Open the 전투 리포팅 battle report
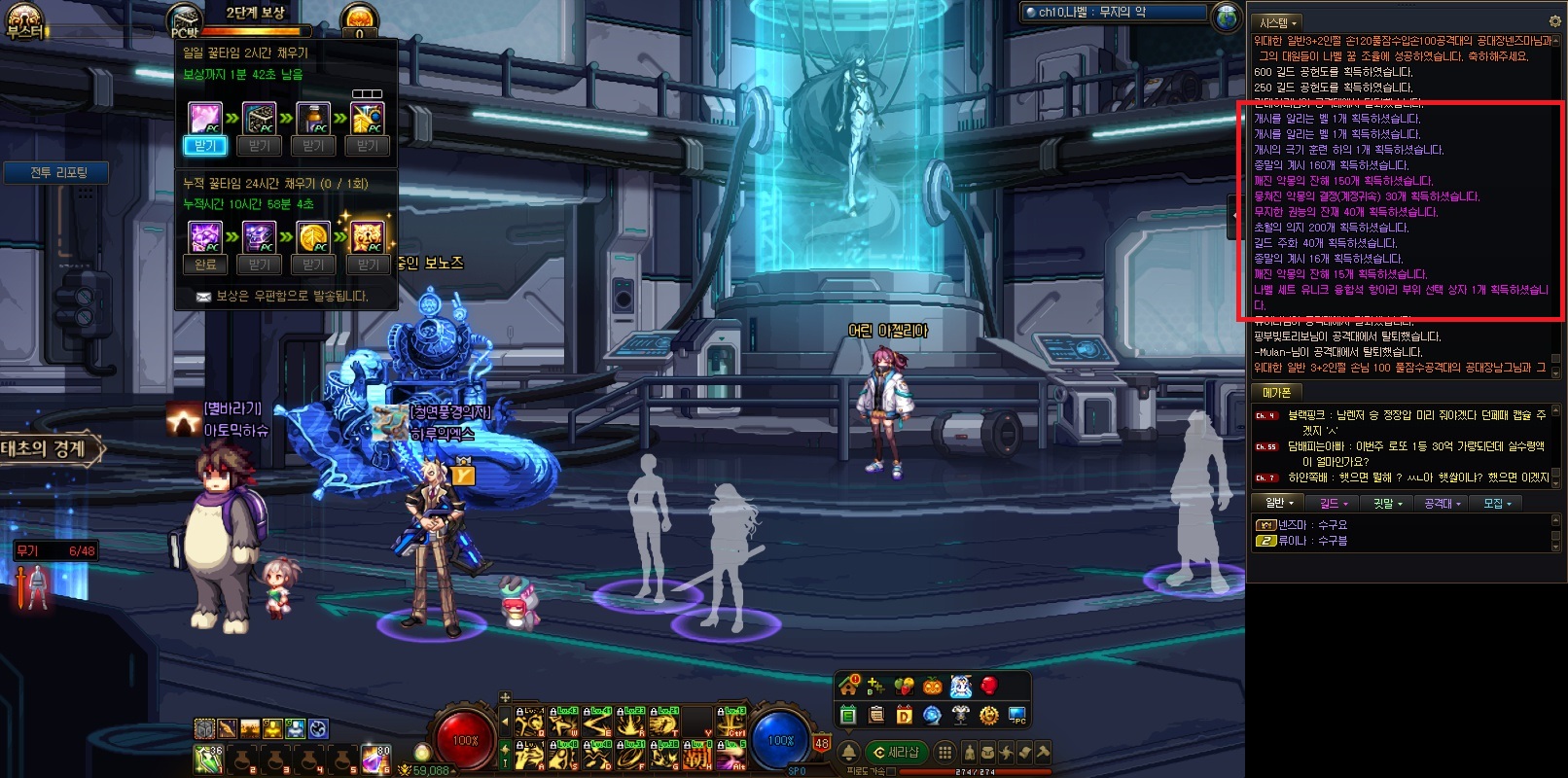 coord(58,173)
